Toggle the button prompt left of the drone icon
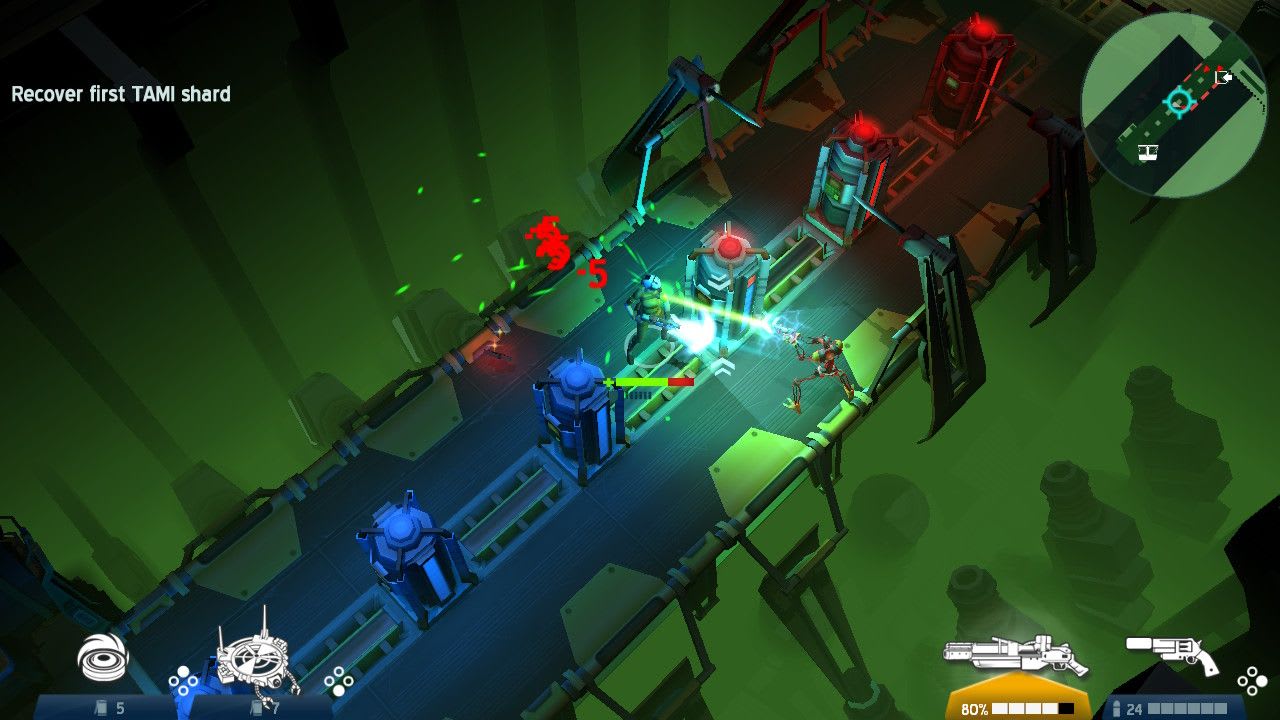The image size is (1280, 720). tap(183, 681)
